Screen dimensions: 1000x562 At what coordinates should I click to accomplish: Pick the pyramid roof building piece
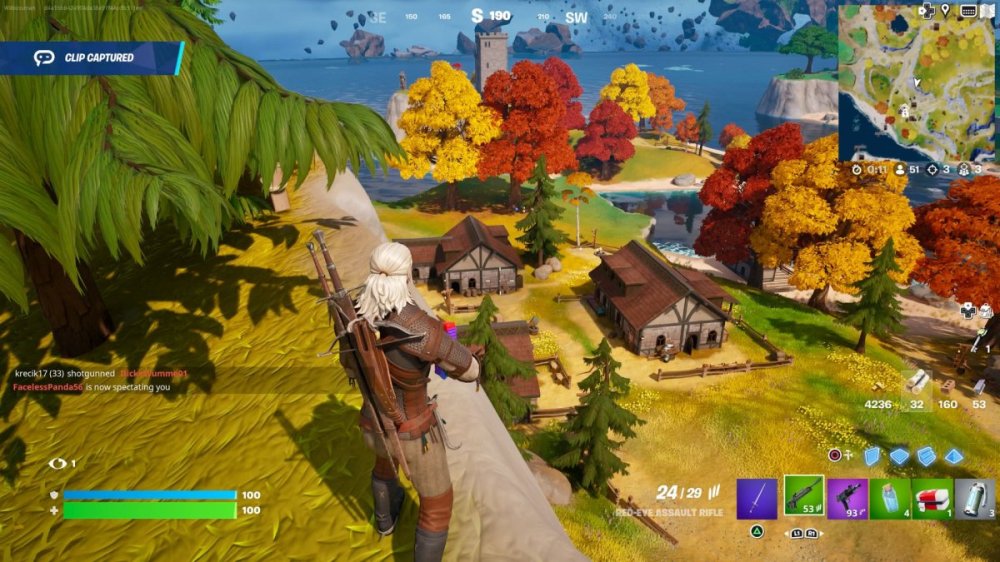click(954, 456)
